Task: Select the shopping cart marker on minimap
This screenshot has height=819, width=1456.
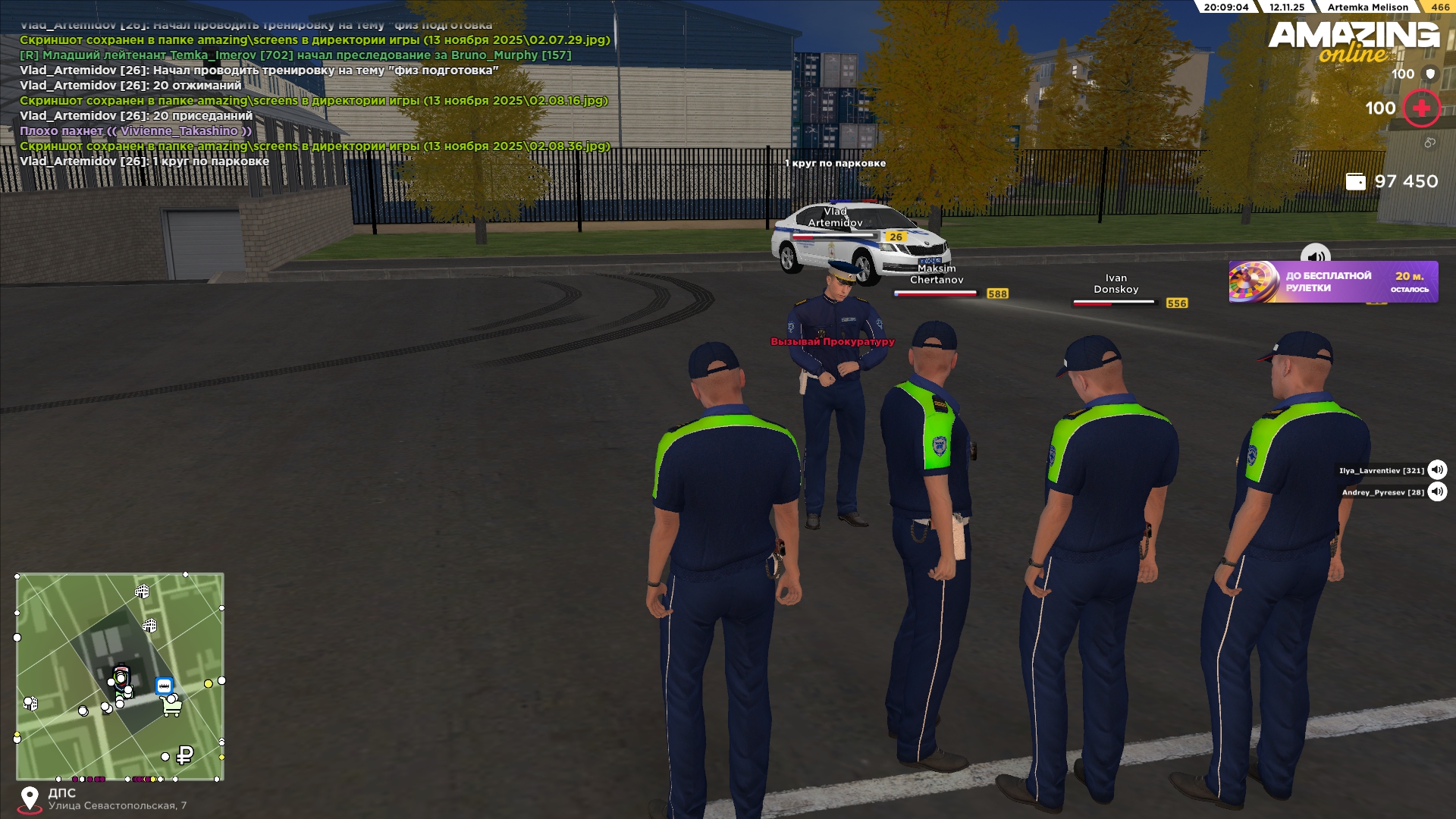Action: (x=172, y=707)
